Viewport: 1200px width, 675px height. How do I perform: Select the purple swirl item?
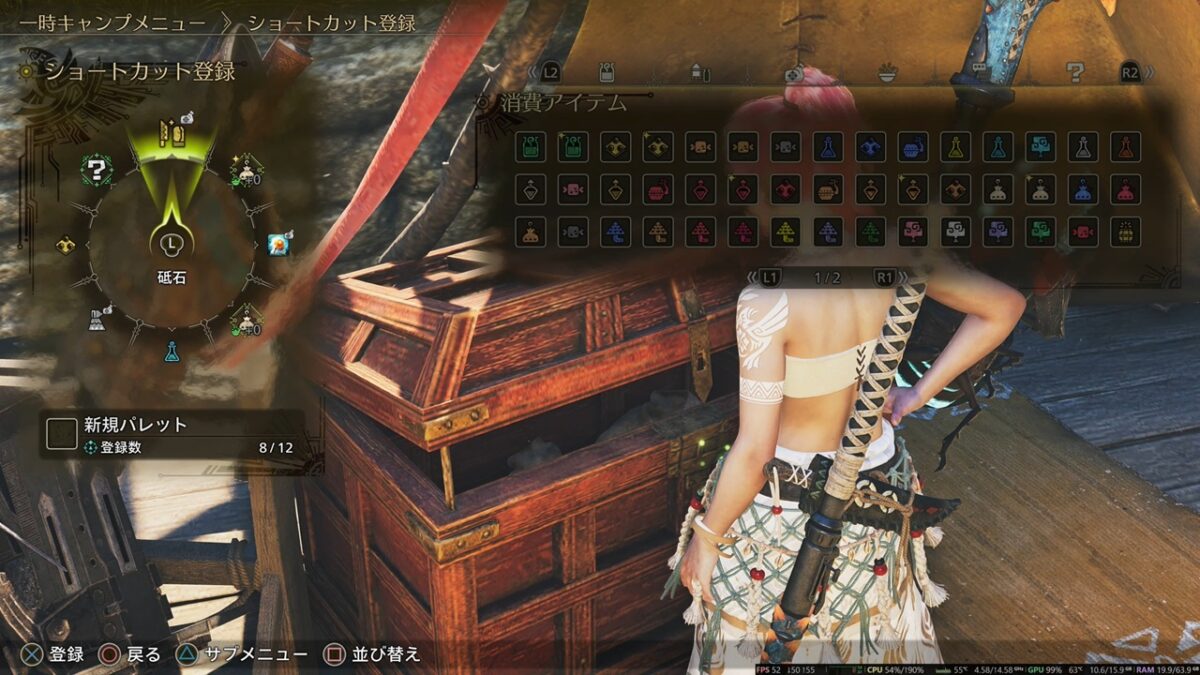(997, 232)
